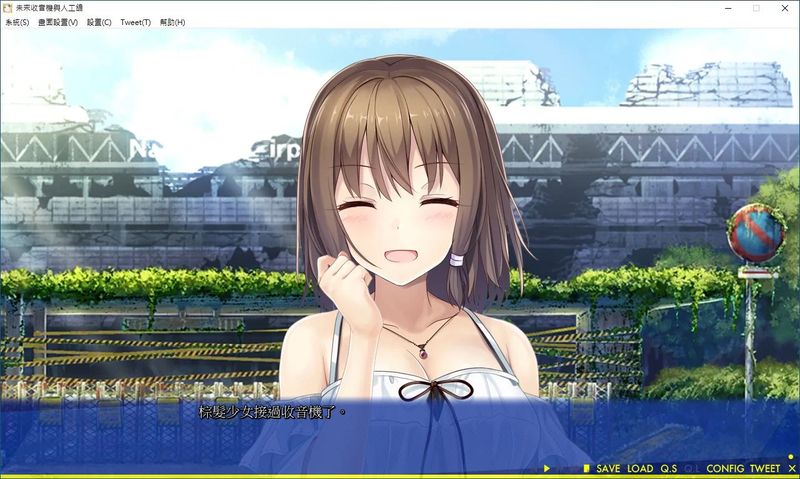Open the 系統(S) system menu
This screenshot has height=479, width=800.
pos(16,22)
